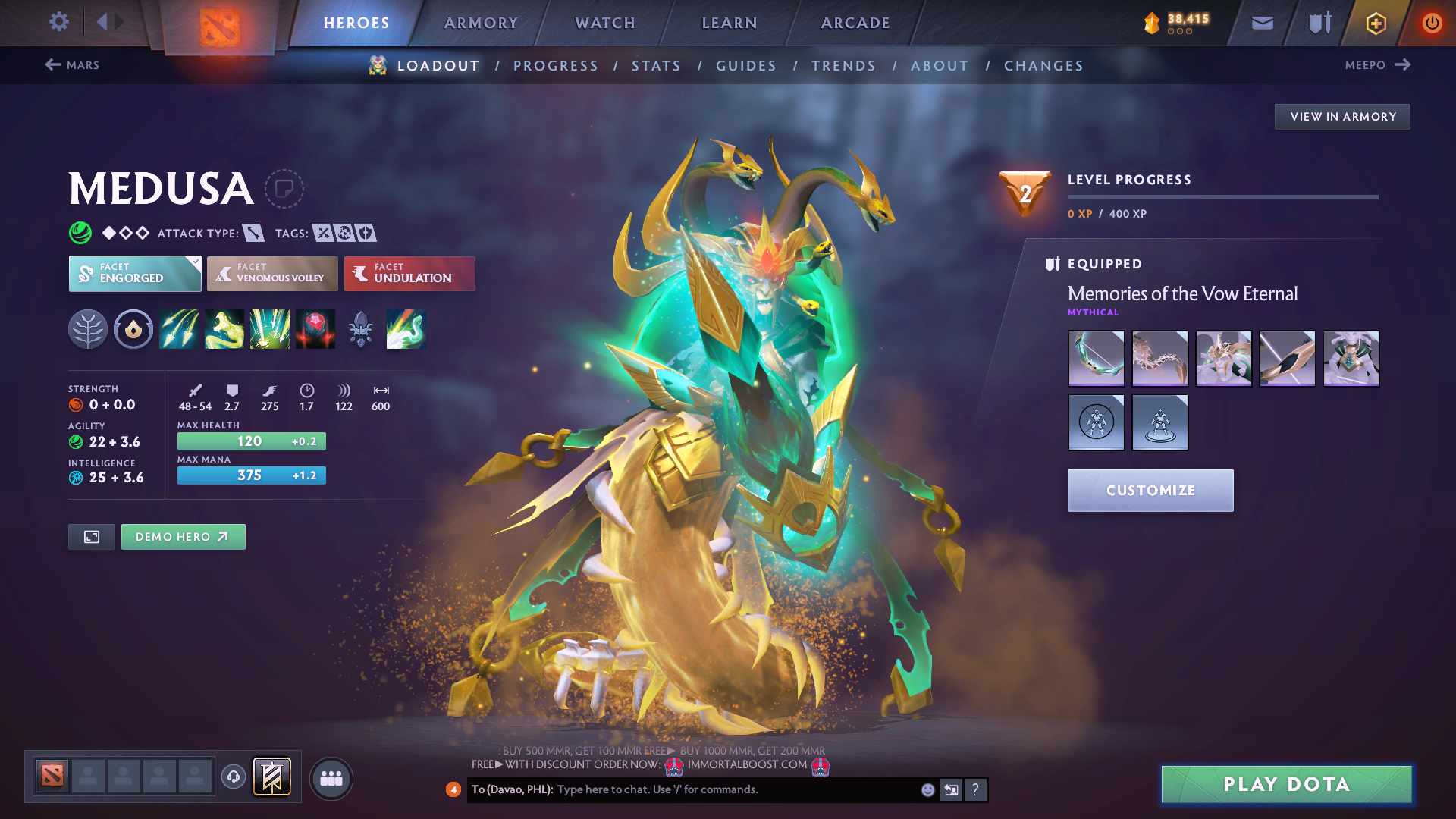Select the Venomous Volley facet
The image size is (1456, 819).
click(x=272, y=273)
